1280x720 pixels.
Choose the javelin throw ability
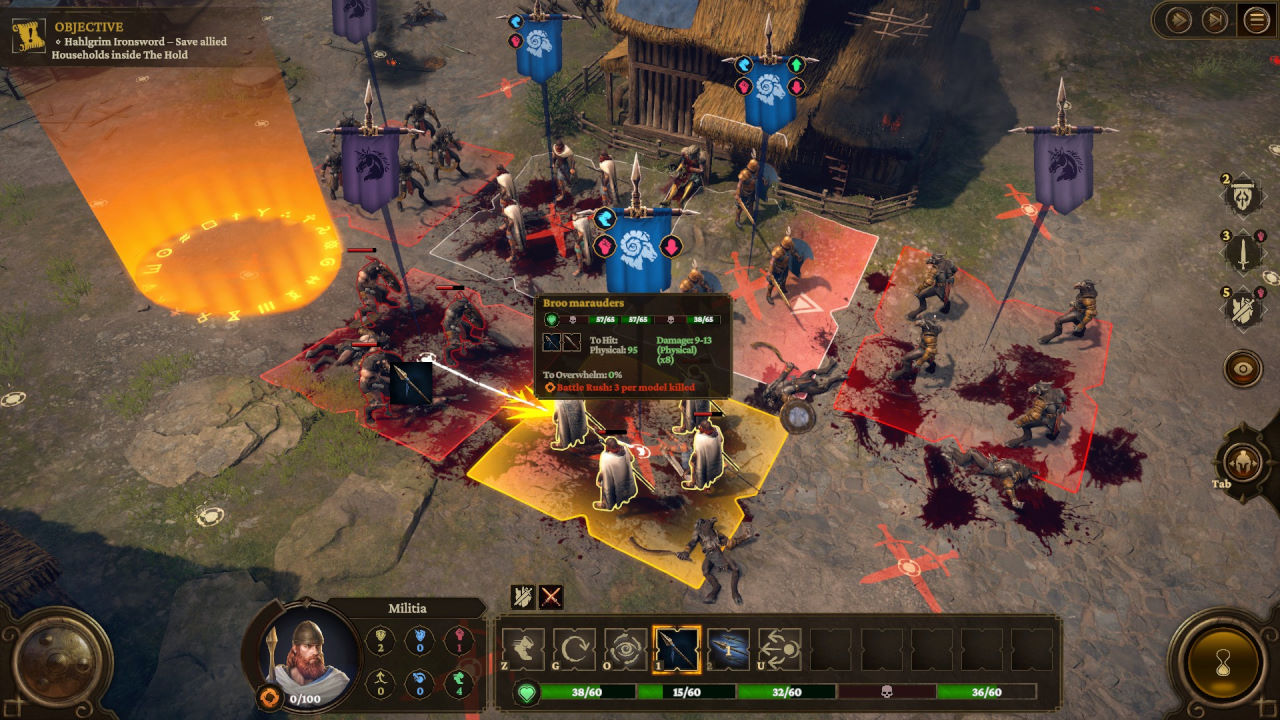tap(728, 649)
